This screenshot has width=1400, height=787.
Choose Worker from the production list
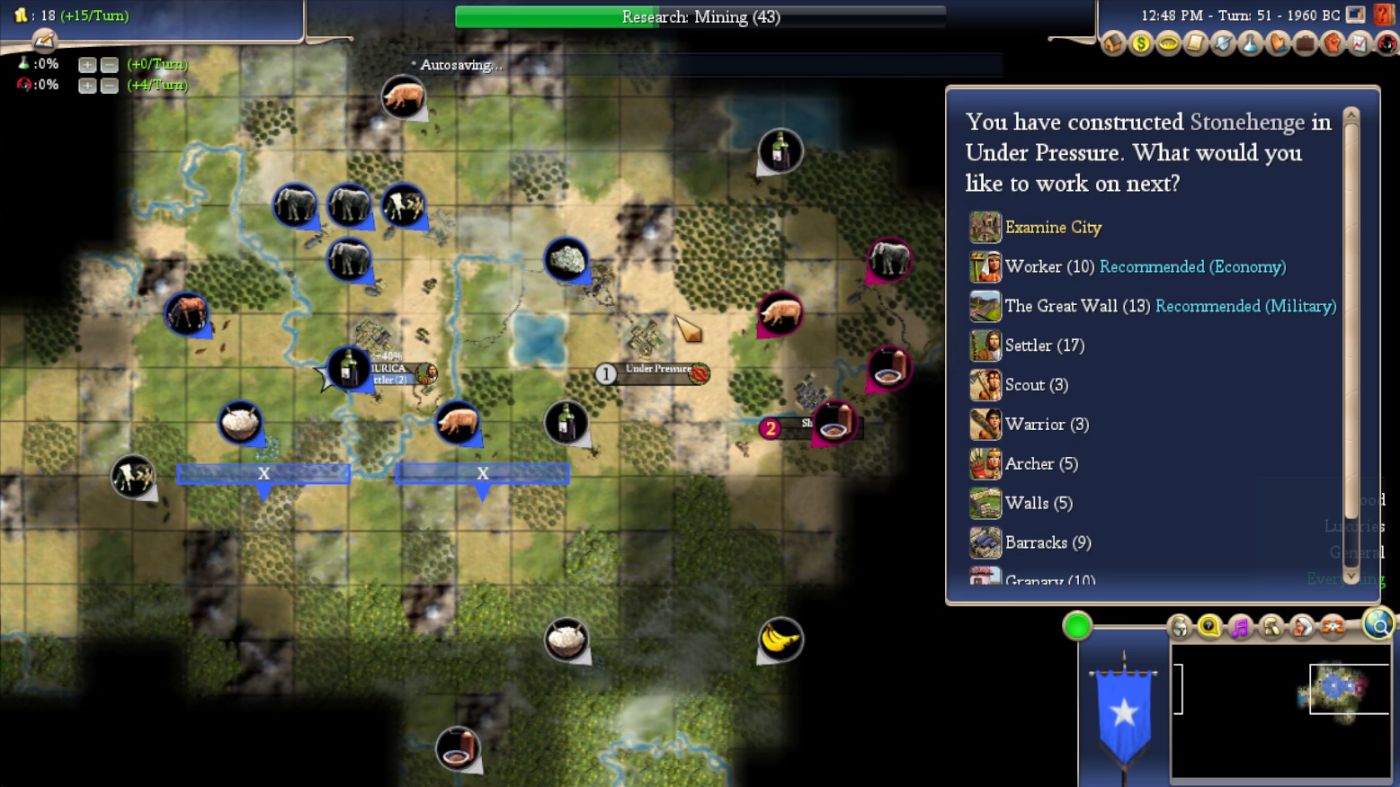pyautogui.click(x=1048, y=267)
